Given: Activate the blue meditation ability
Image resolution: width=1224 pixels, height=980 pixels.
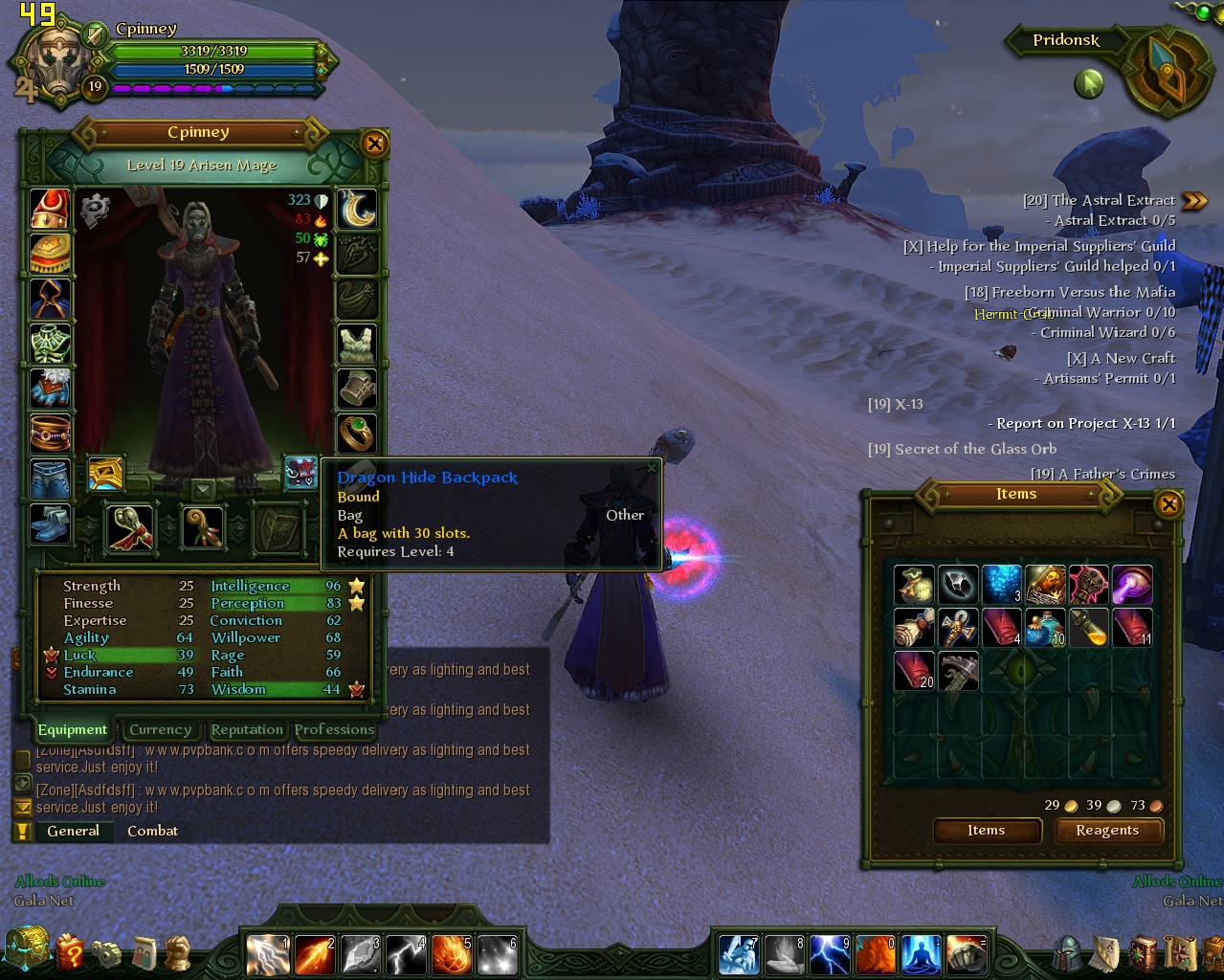Looking at the screenshot, I should pyautogui.click(x=921, y=954).
